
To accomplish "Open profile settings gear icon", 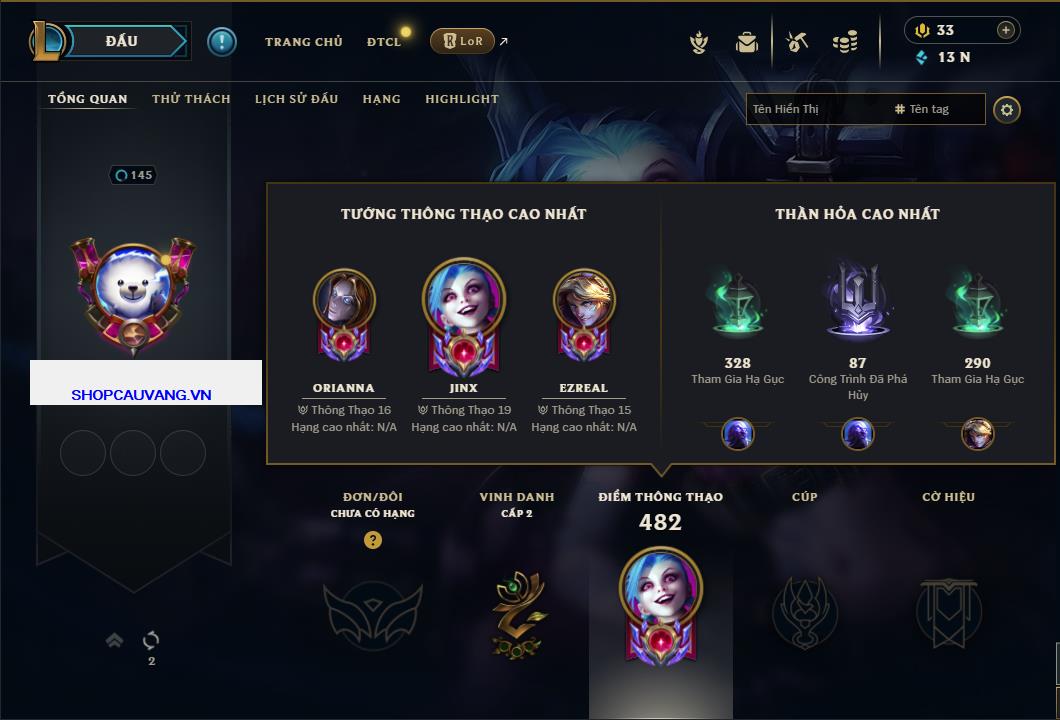I will pos(1007,109).
